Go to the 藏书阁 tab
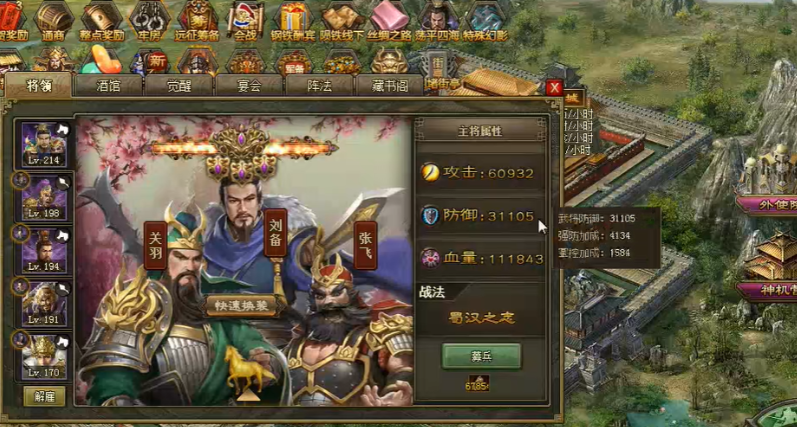Viewport: 797px width, 427px height. [388, 86]
